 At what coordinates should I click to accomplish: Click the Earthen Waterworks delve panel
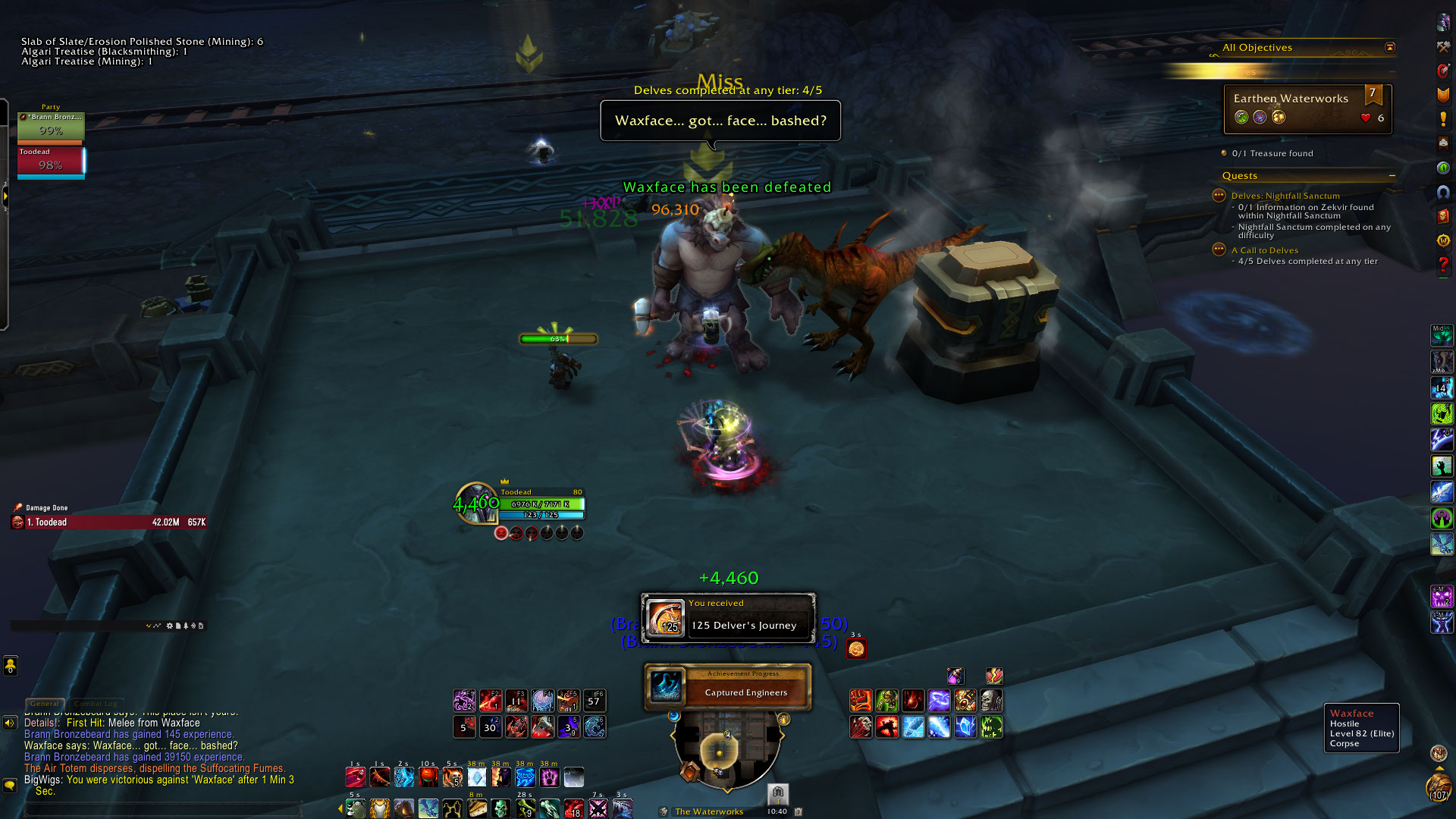pos(1307,108)
